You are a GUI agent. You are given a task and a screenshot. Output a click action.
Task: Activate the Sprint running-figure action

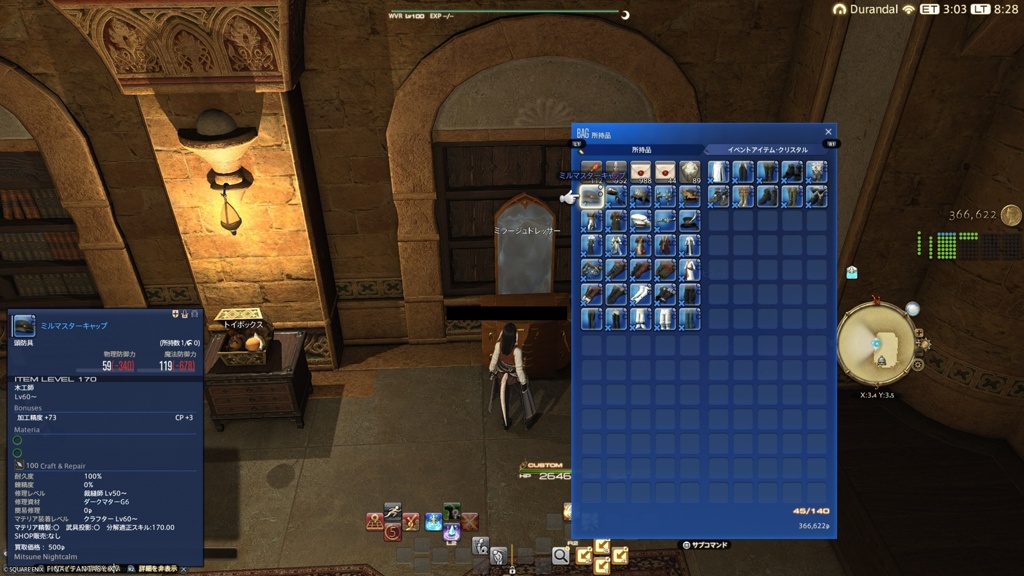click(392, 511)
